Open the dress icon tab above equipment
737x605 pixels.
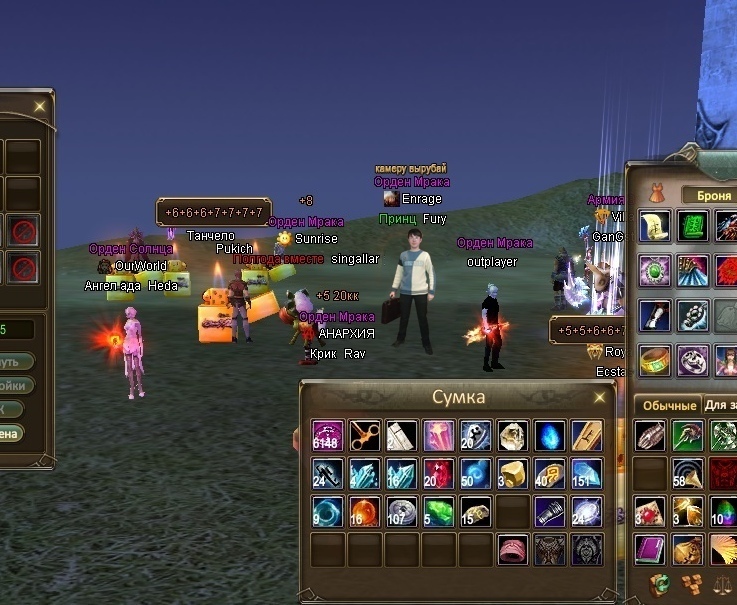(655, 193)
